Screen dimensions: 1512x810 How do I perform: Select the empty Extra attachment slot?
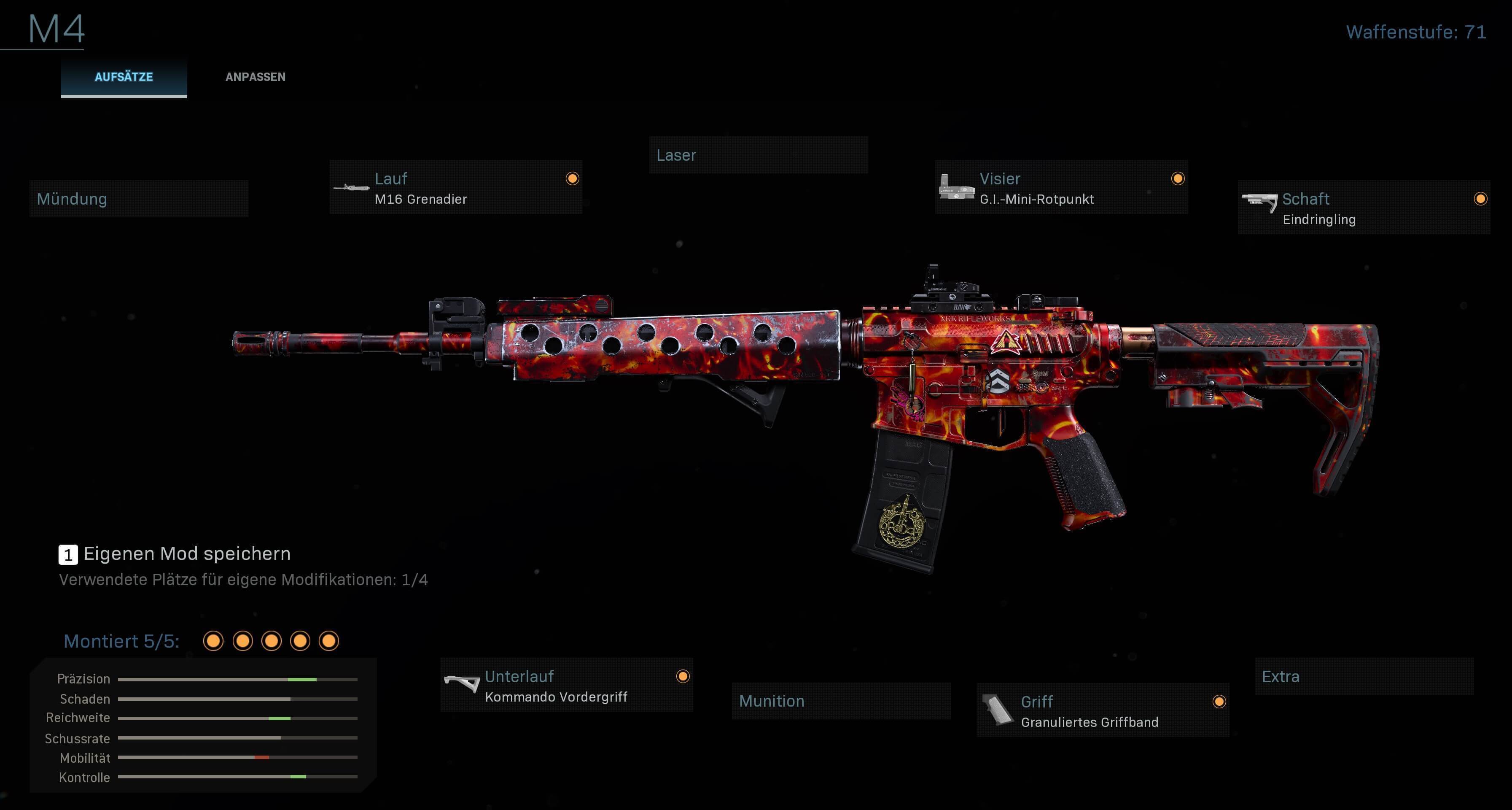tap(1363, 677)
